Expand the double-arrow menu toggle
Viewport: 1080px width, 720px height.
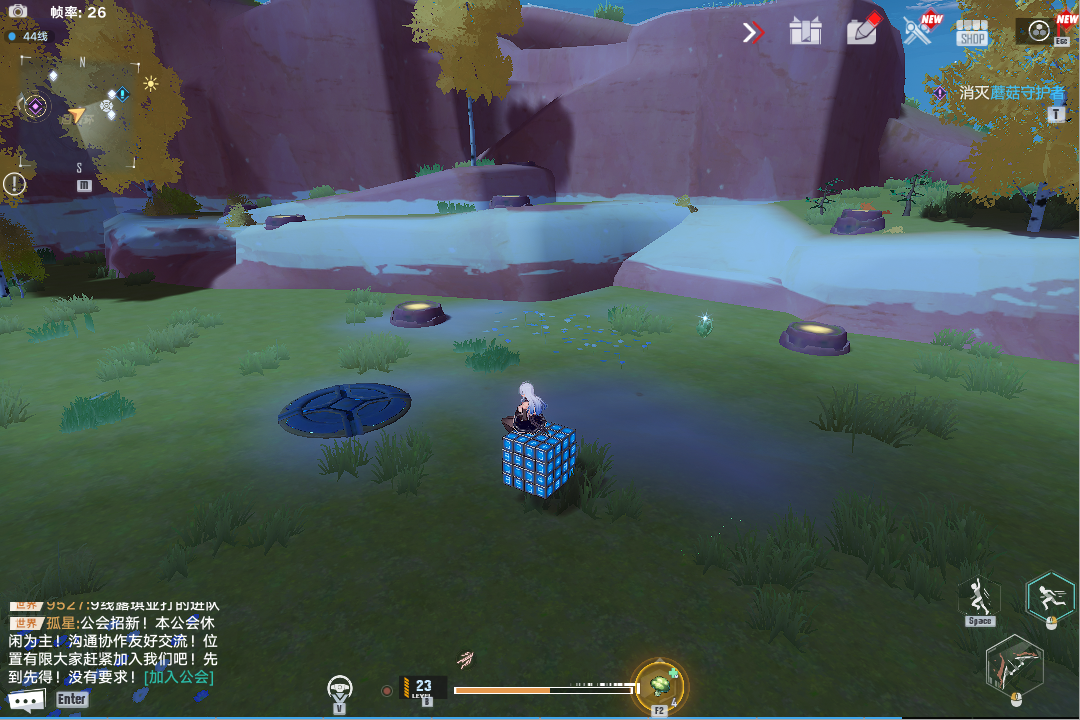click(x=753, y=33)
